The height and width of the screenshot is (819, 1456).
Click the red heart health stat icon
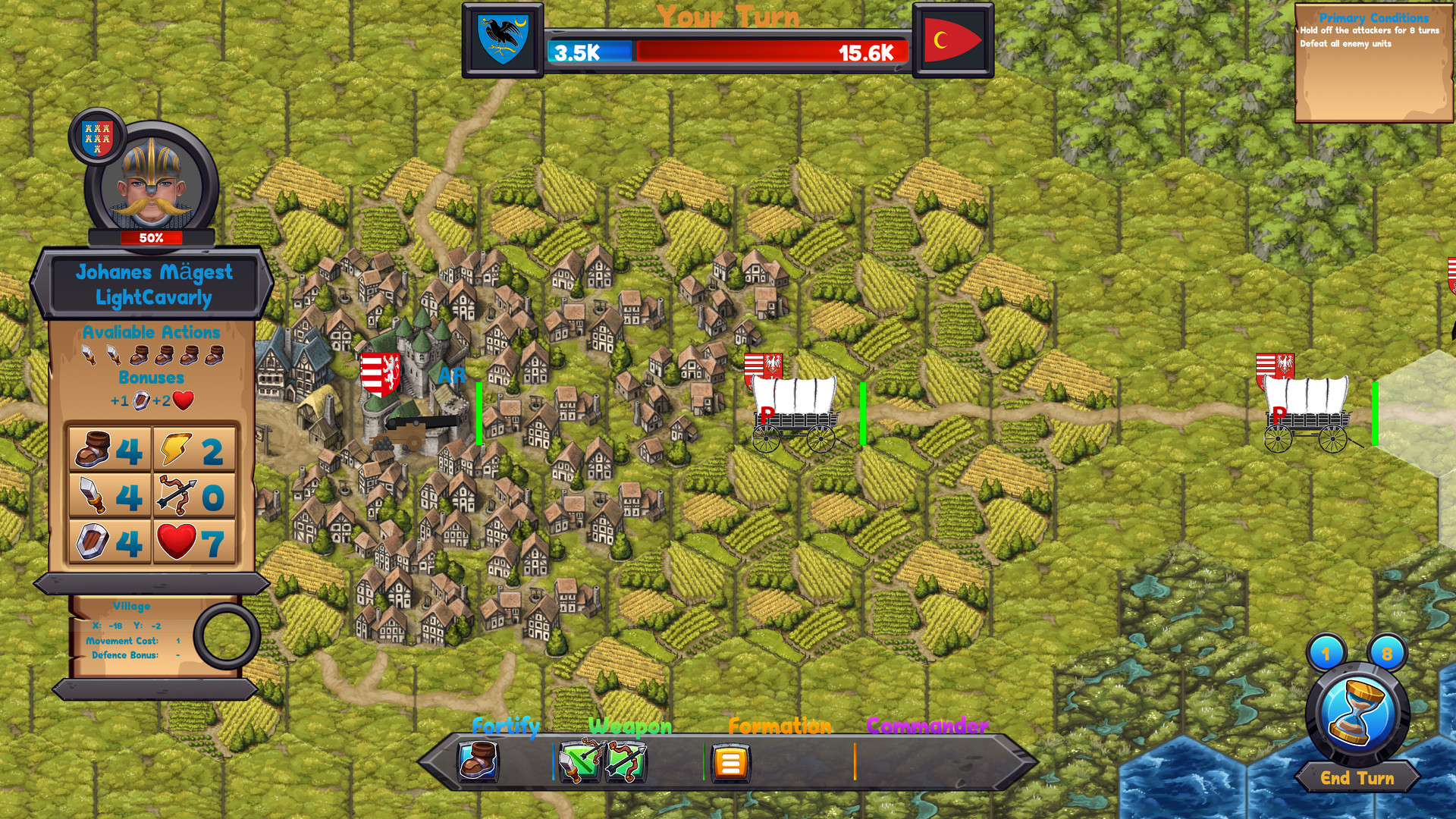click(x=178, y=541)
